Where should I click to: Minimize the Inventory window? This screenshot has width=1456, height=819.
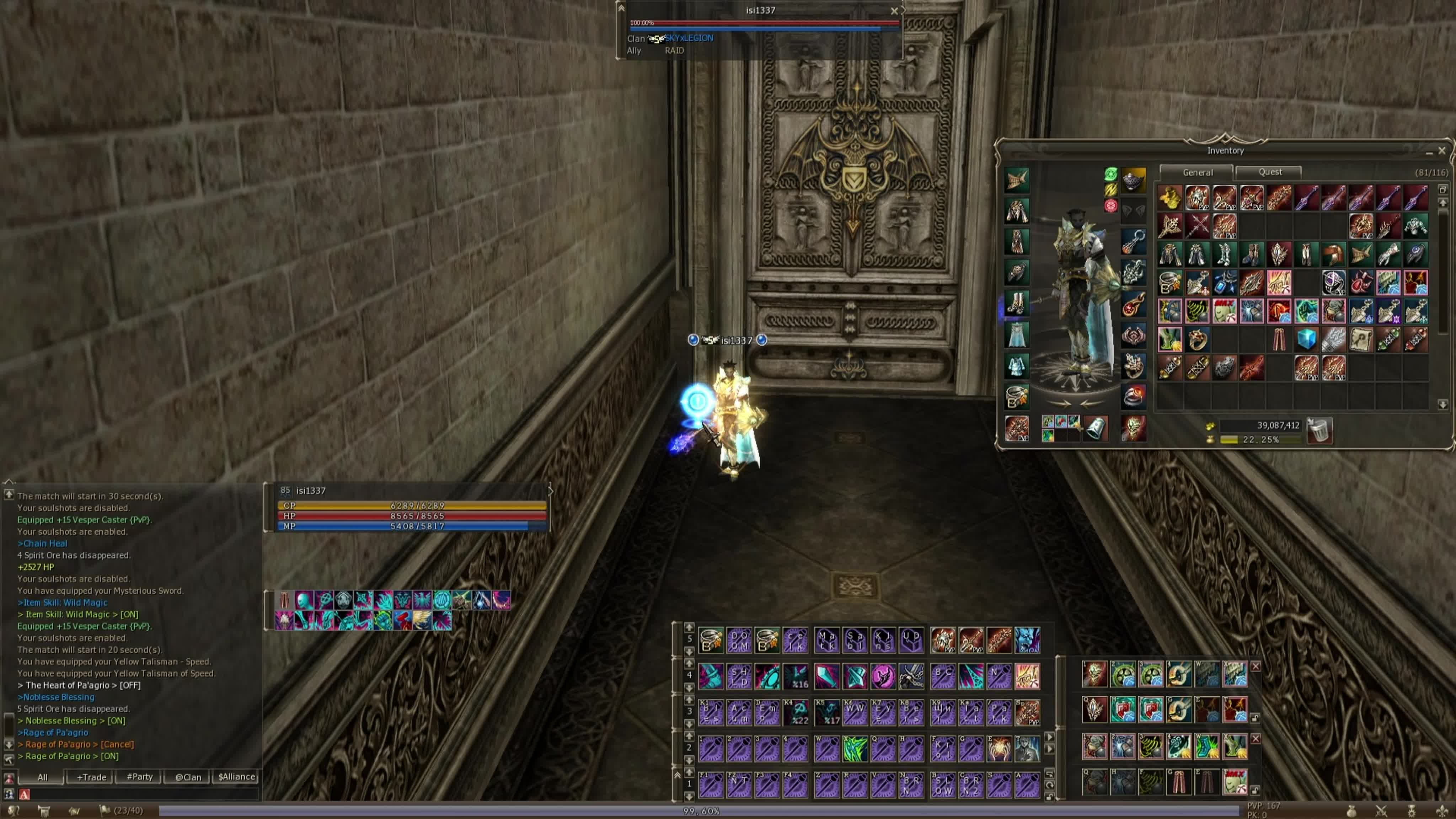point(1429,151)
